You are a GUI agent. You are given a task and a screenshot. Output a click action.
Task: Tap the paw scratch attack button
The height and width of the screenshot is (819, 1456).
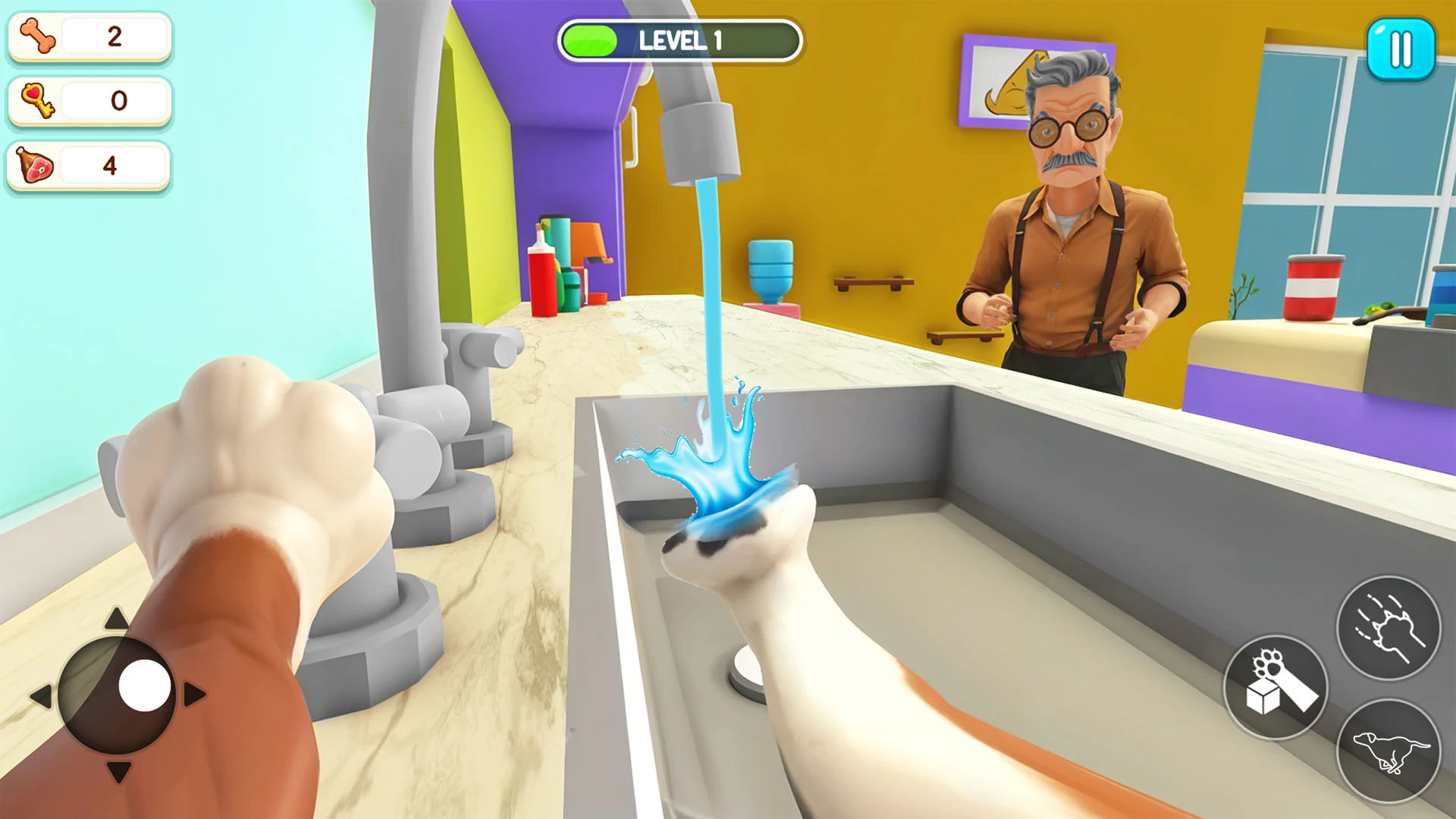point(1388,628)
